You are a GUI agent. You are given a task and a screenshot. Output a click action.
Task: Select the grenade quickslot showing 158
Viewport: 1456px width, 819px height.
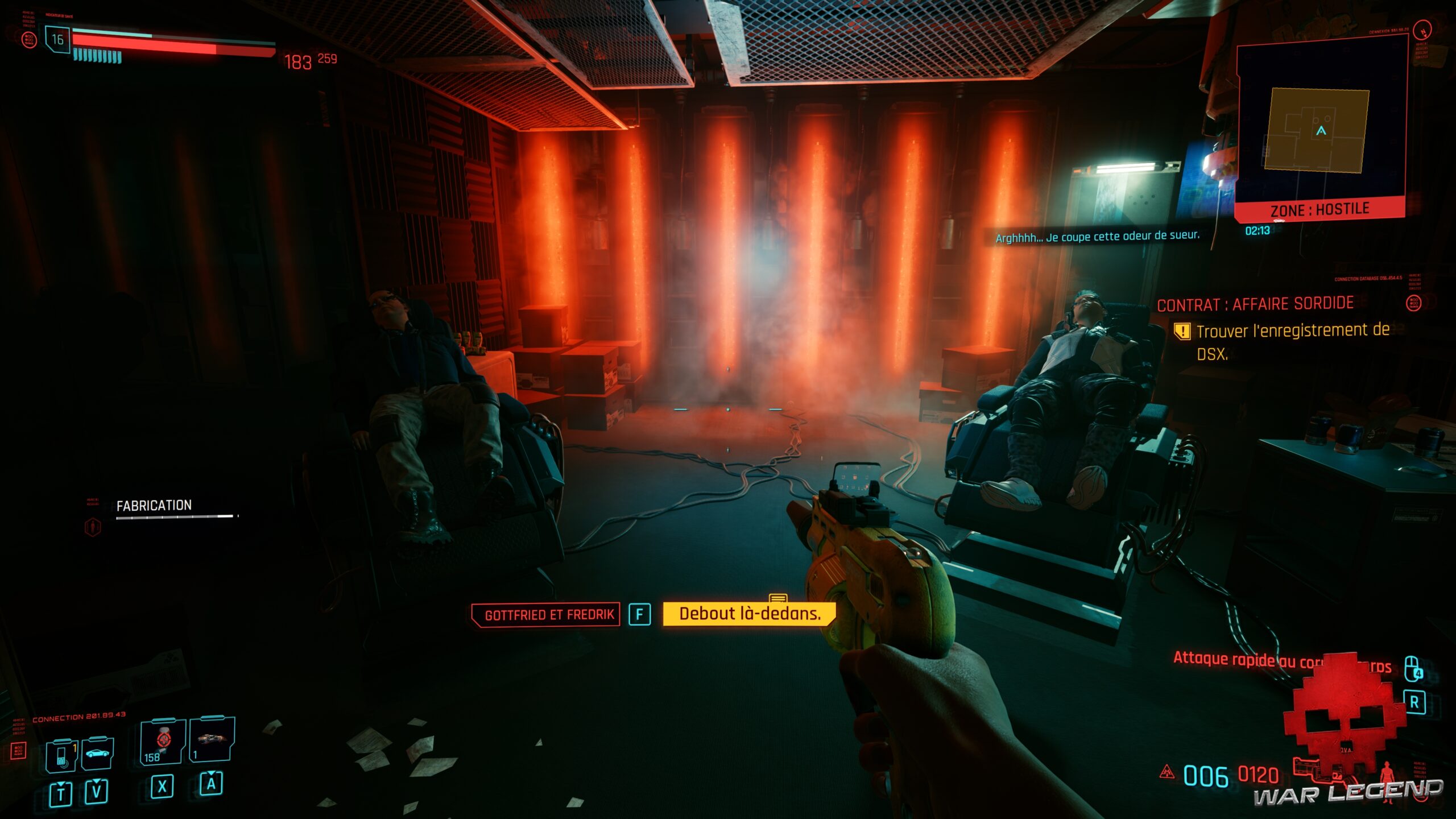click(x=162, y=742)
